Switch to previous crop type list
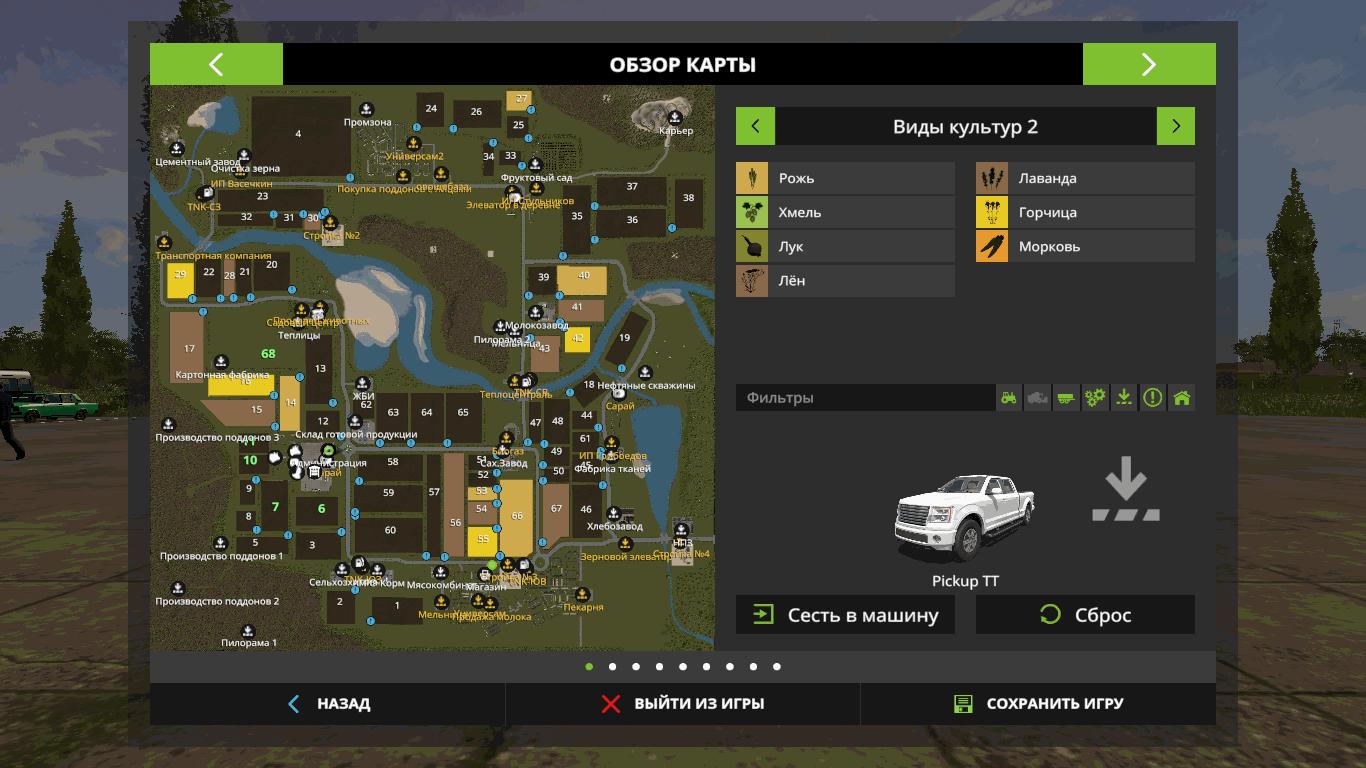 755,126
